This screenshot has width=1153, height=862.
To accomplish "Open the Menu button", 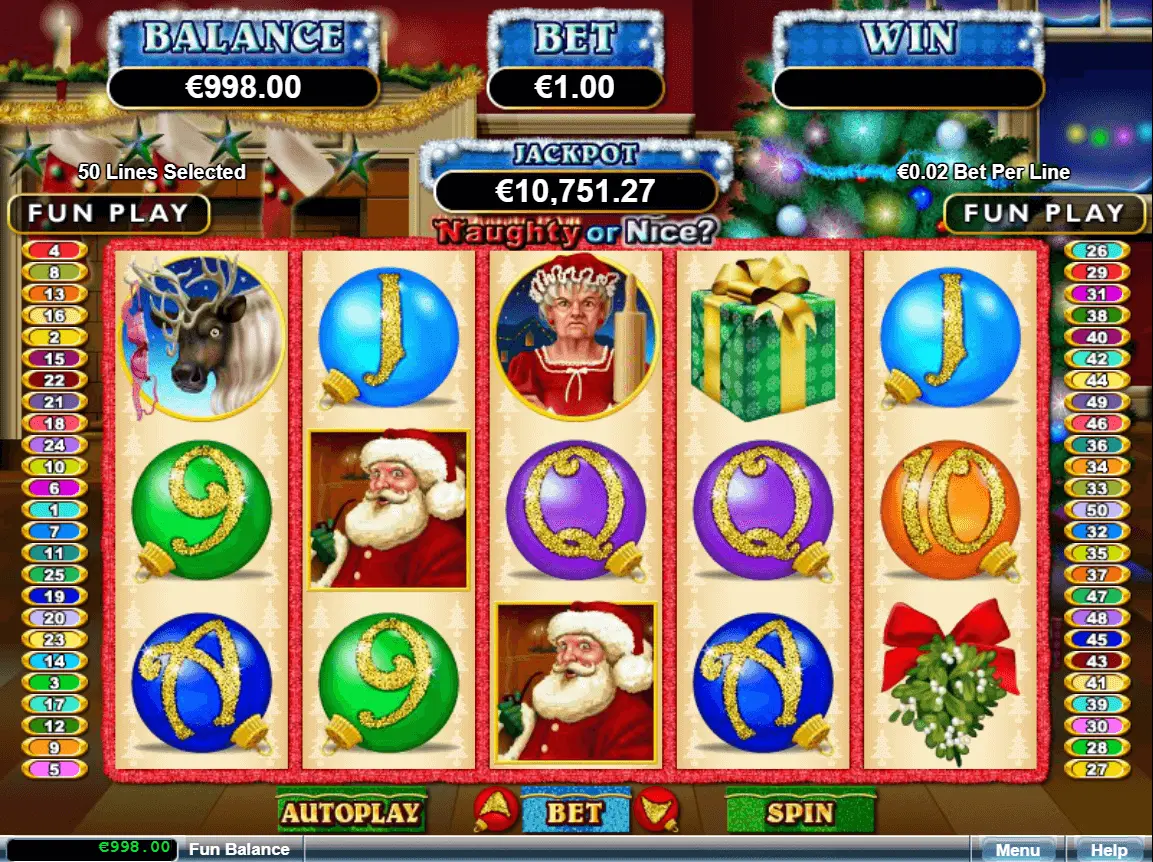I will pos(1017,850).
